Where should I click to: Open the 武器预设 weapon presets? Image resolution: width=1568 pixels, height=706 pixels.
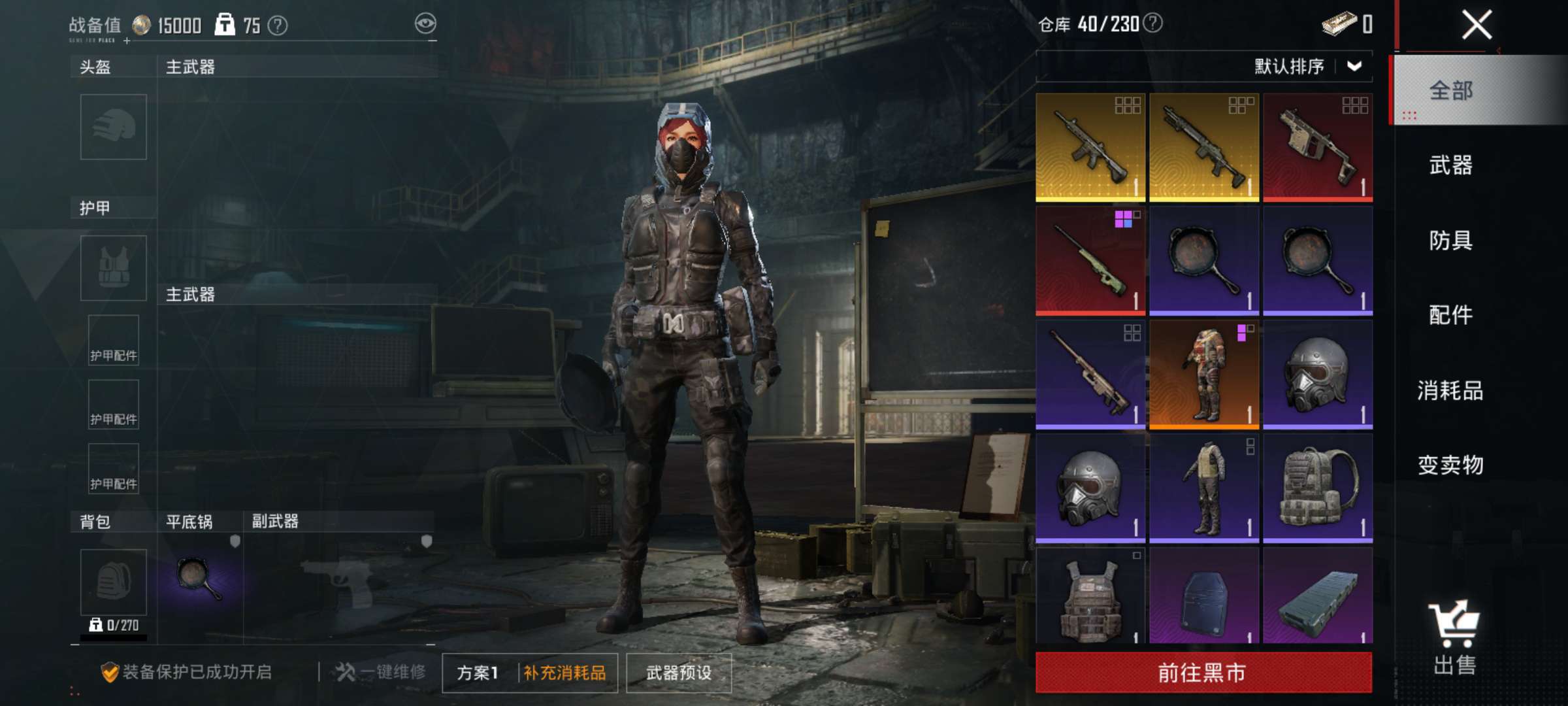click(x=679, y=673)
